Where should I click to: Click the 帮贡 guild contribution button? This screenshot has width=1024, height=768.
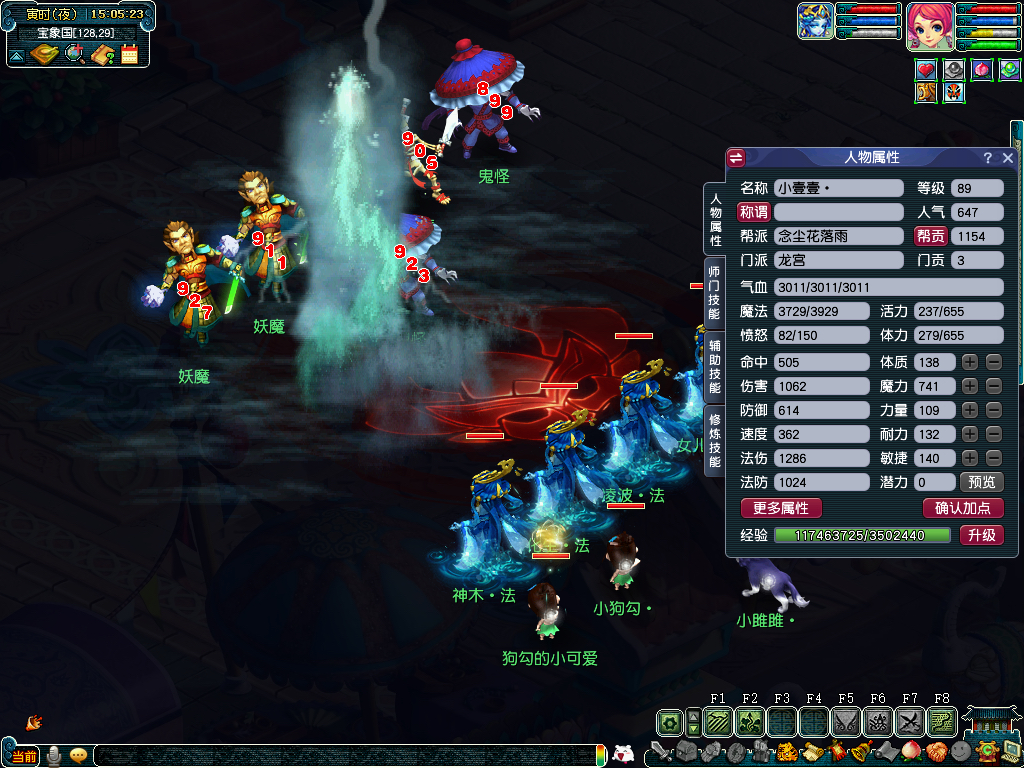[x=930, y=237]
